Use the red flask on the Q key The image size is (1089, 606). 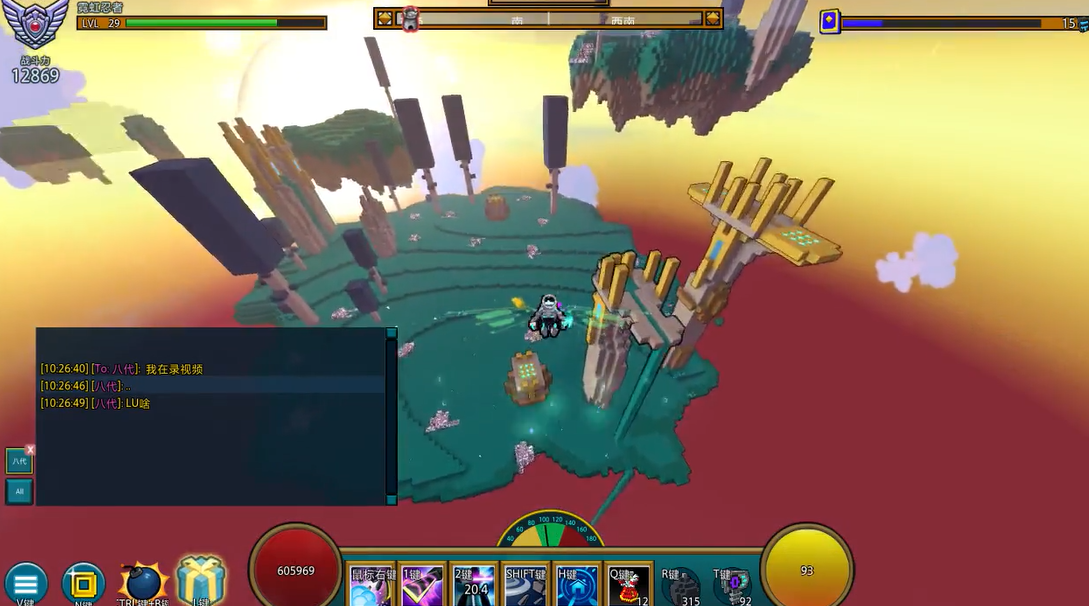(x=629, y=587)
